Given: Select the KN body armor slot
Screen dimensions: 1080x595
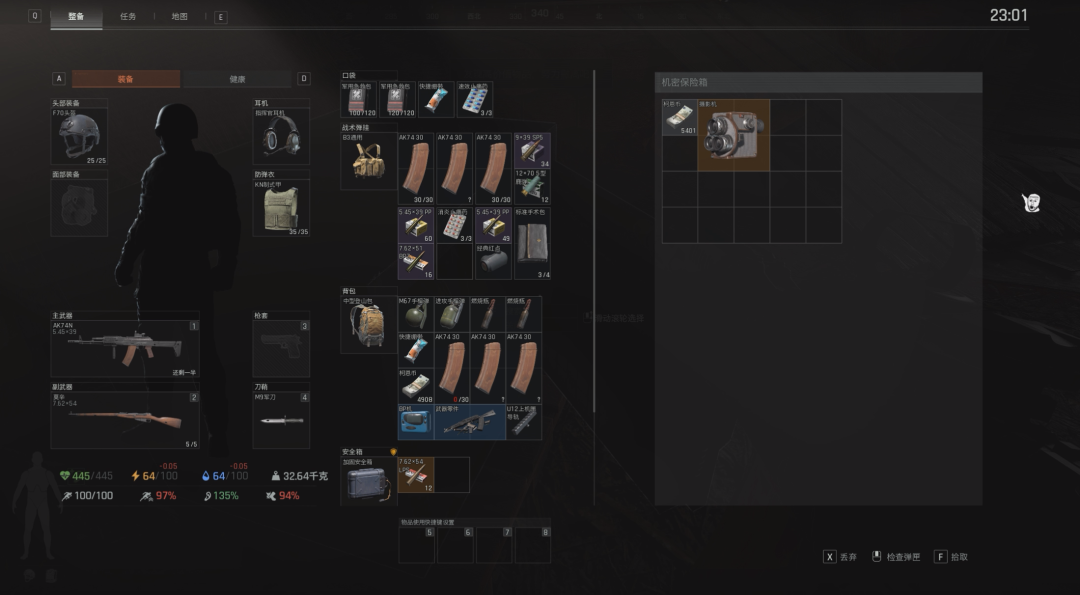Looking at the screenshot, I should pos(281,207).
